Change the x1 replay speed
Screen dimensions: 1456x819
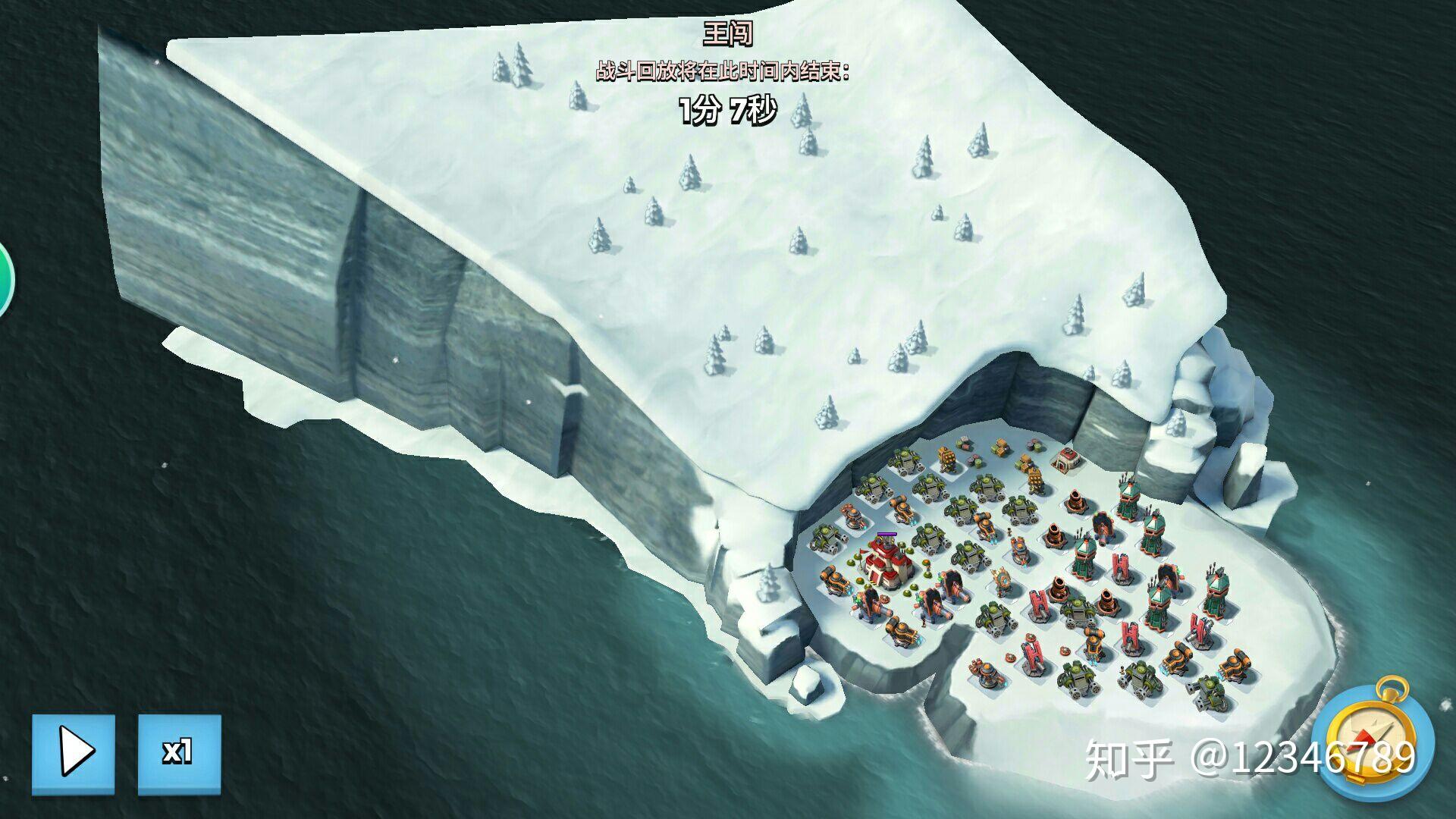(179, 754)
